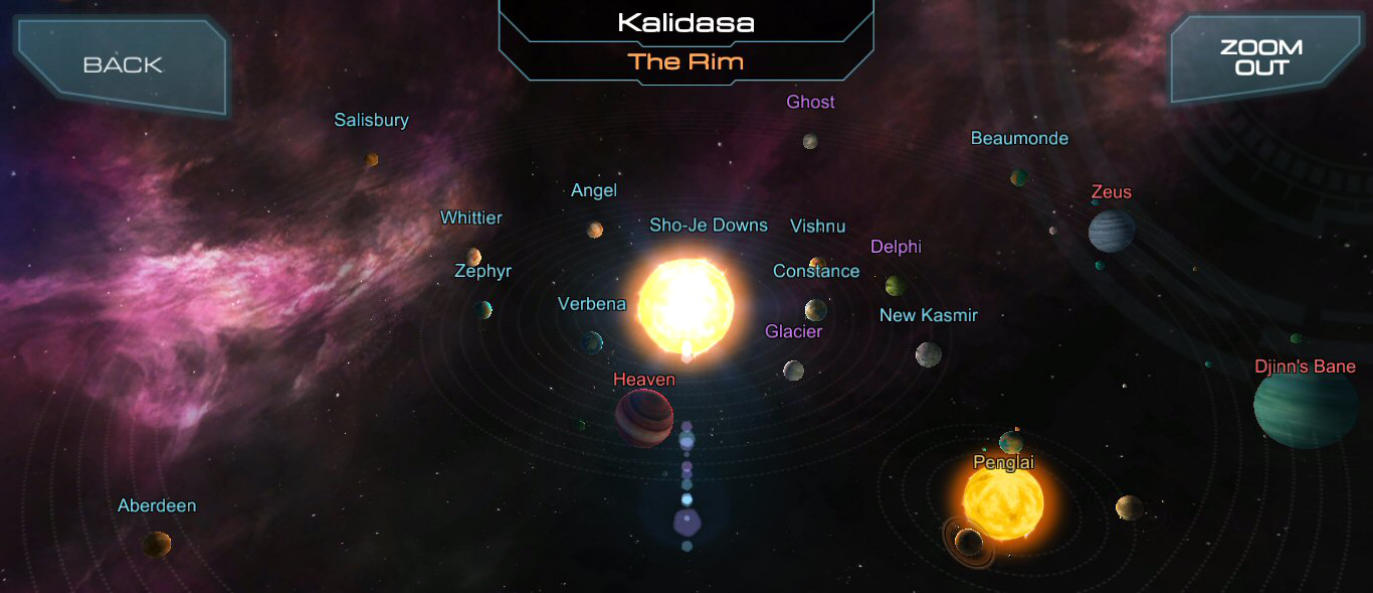Viewport: 1373px width, 593px height.
Task: Select the planet Angel
Action: point(595,230)
